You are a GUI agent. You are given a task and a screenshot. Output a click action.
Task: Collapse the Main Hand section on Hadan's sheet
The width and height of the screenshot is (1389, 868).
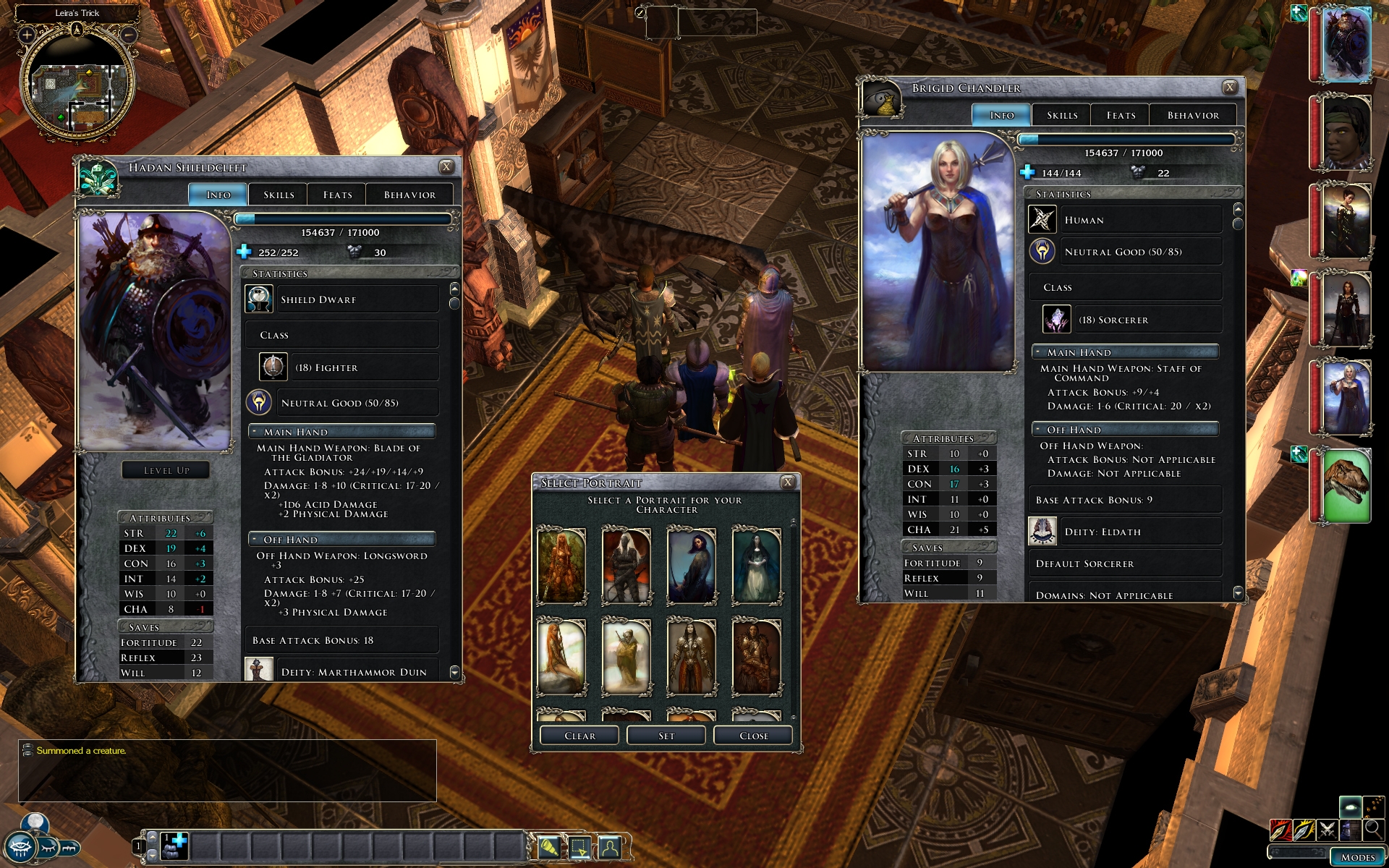click(255, 432)
